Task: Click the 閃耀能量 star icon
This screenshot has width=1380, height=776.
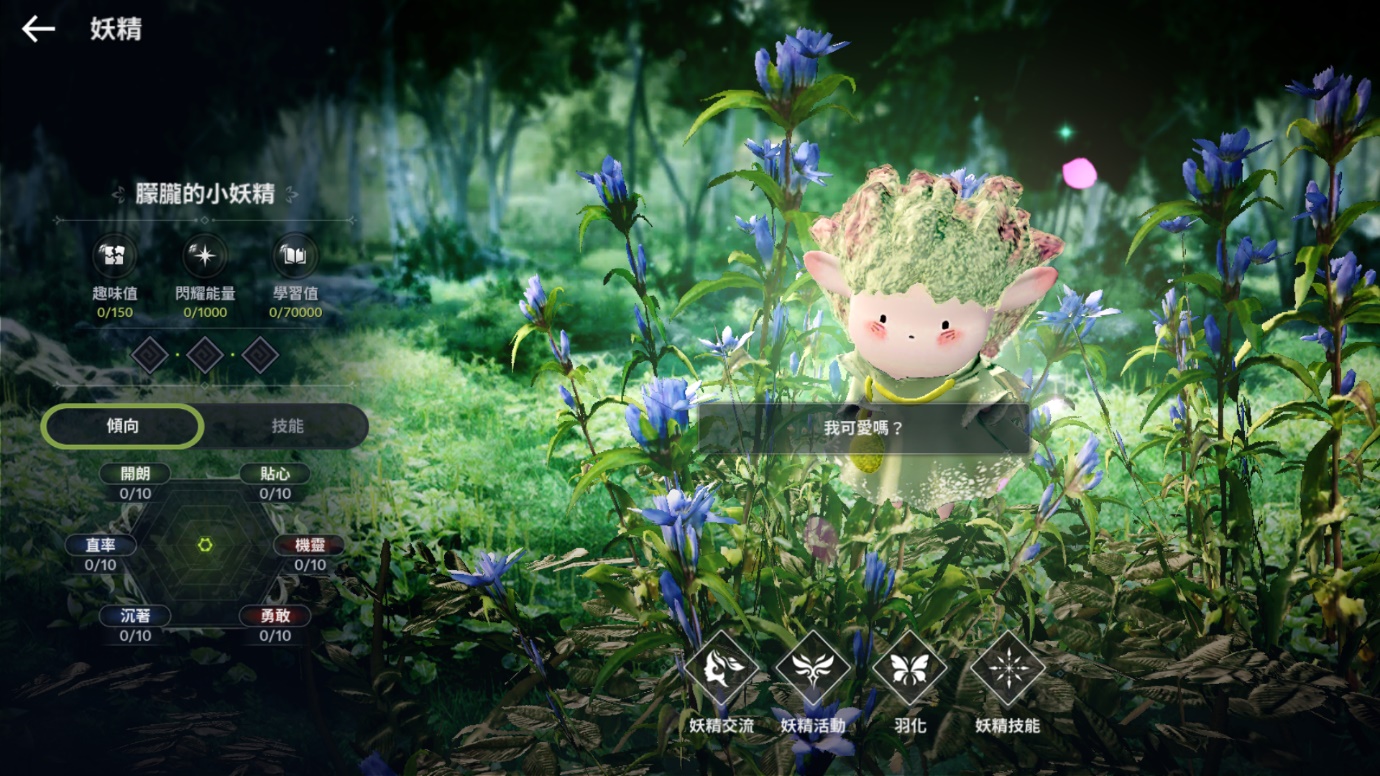Action: 204,256
